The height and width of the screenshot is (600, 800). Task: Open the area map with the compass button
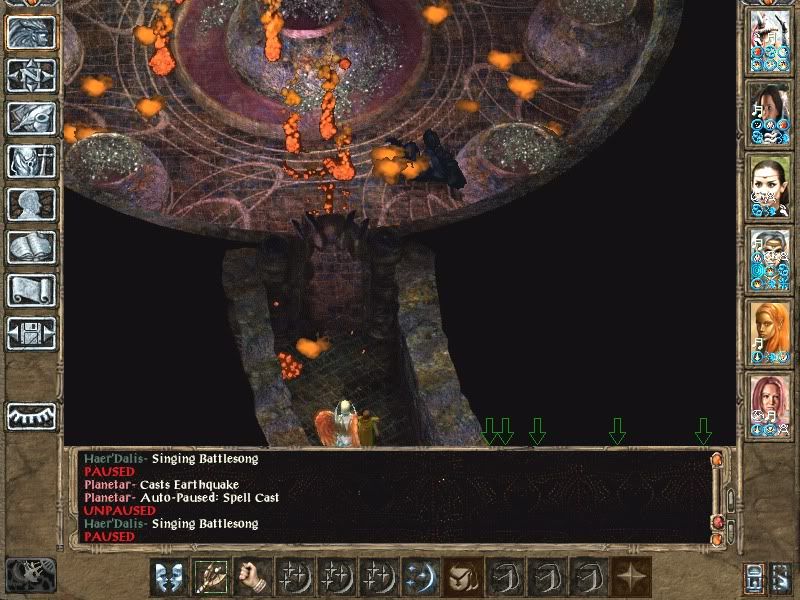[x=31, y=76]
